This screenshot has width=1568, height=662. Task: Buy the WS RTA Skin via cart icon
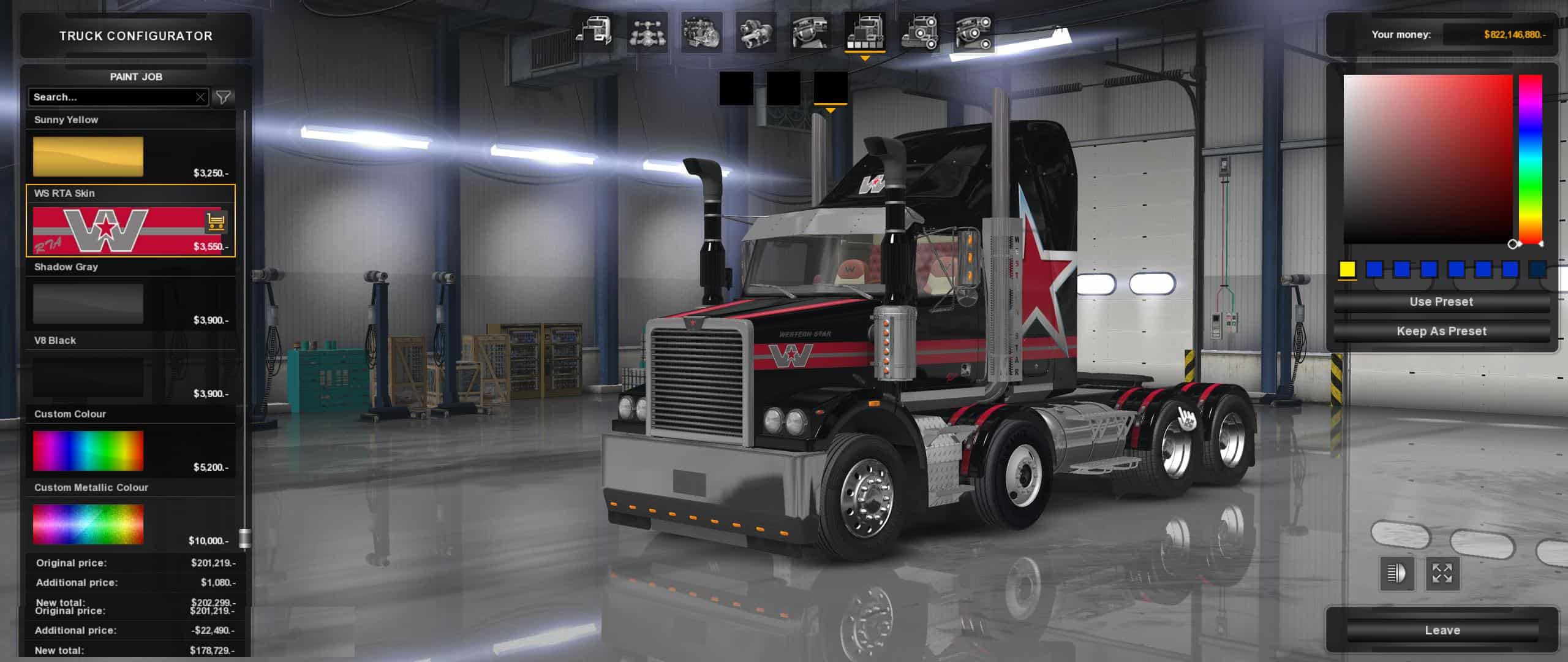(215, 221)
